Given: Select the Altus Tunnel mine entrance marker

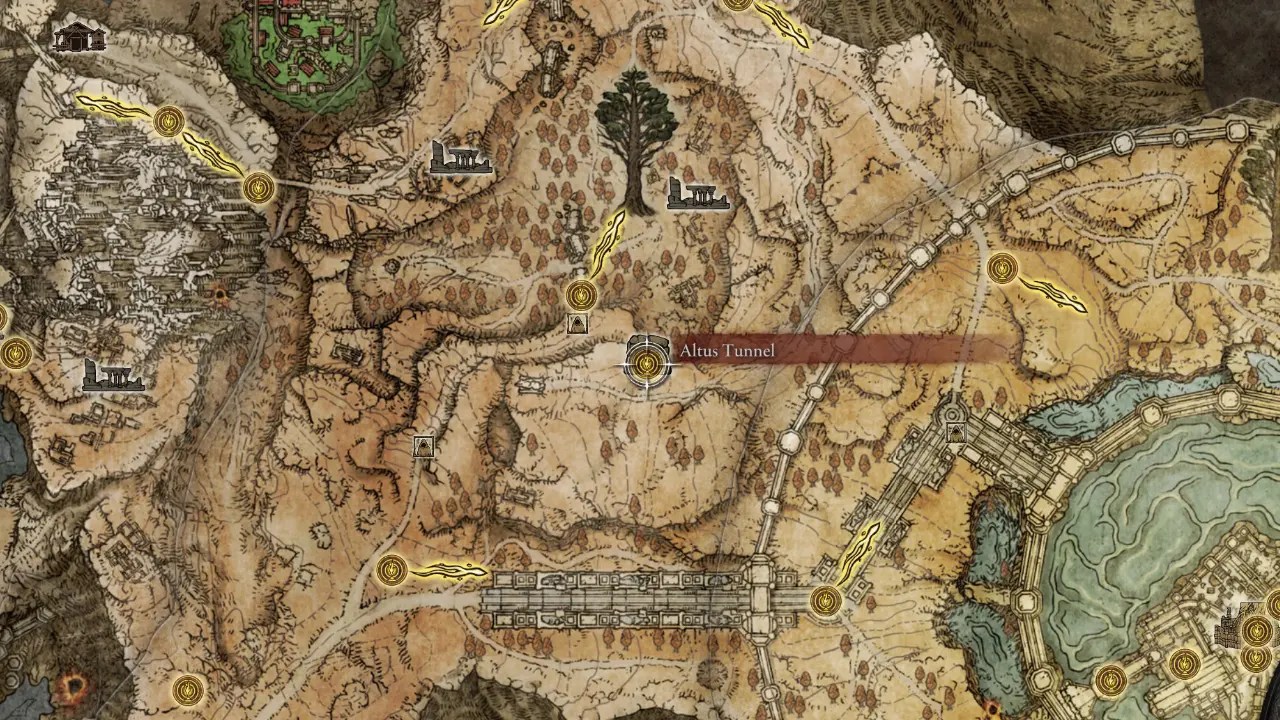Looking at the screenshot, I should (x=645, y=364).
